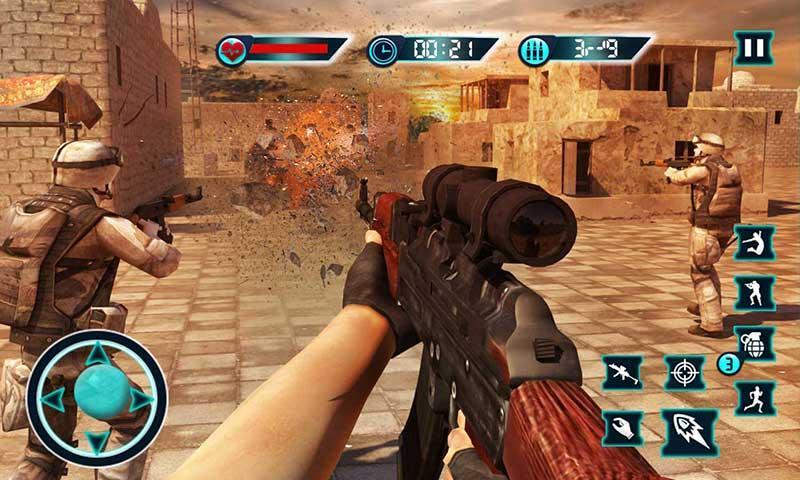Tap the joystick's right arrow
This screenshot has height=480, width=800.
[x=141, y=399]
